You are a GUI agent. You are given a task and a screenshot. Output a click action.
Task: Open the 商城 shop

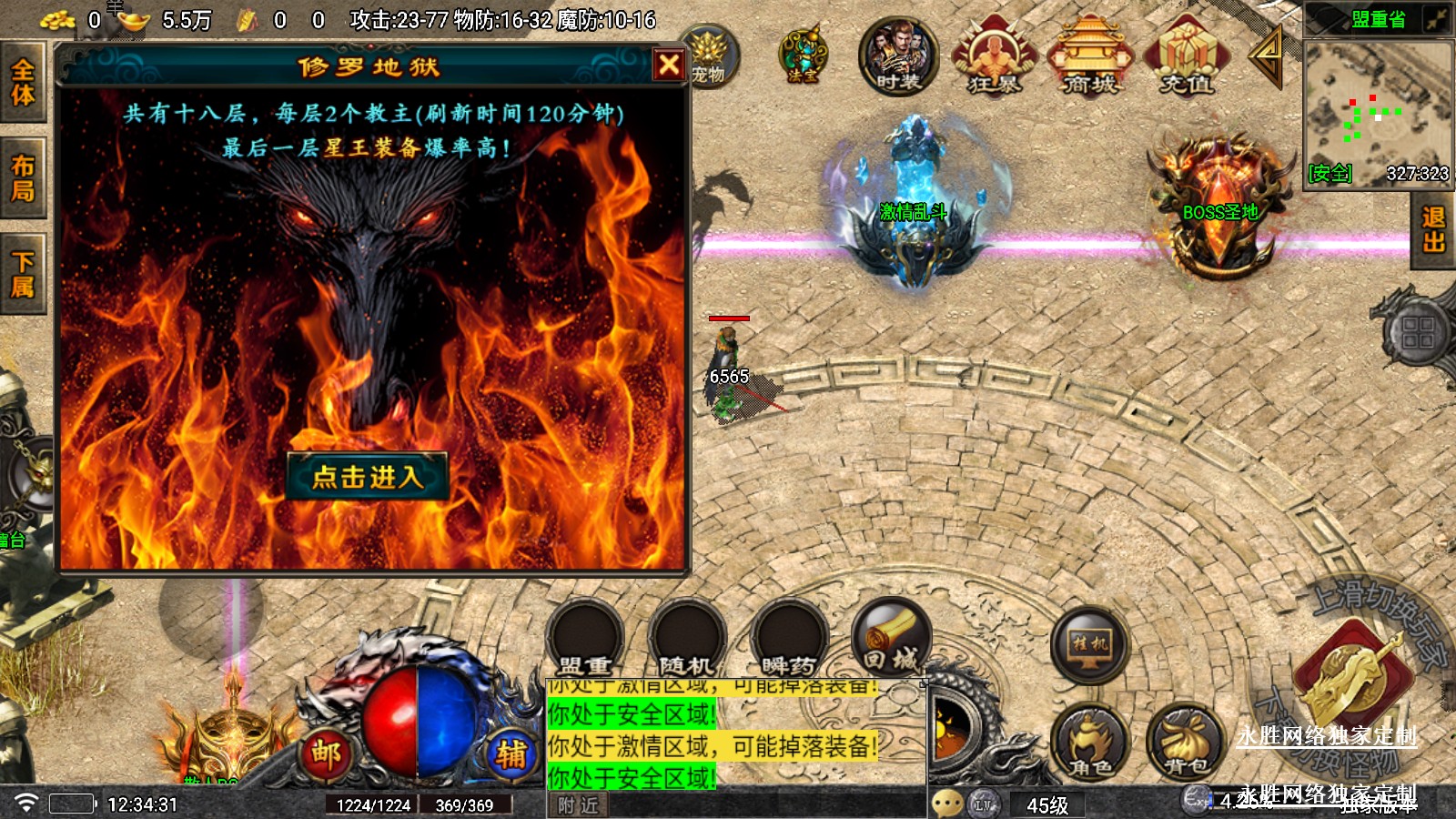pos(1089,57)
